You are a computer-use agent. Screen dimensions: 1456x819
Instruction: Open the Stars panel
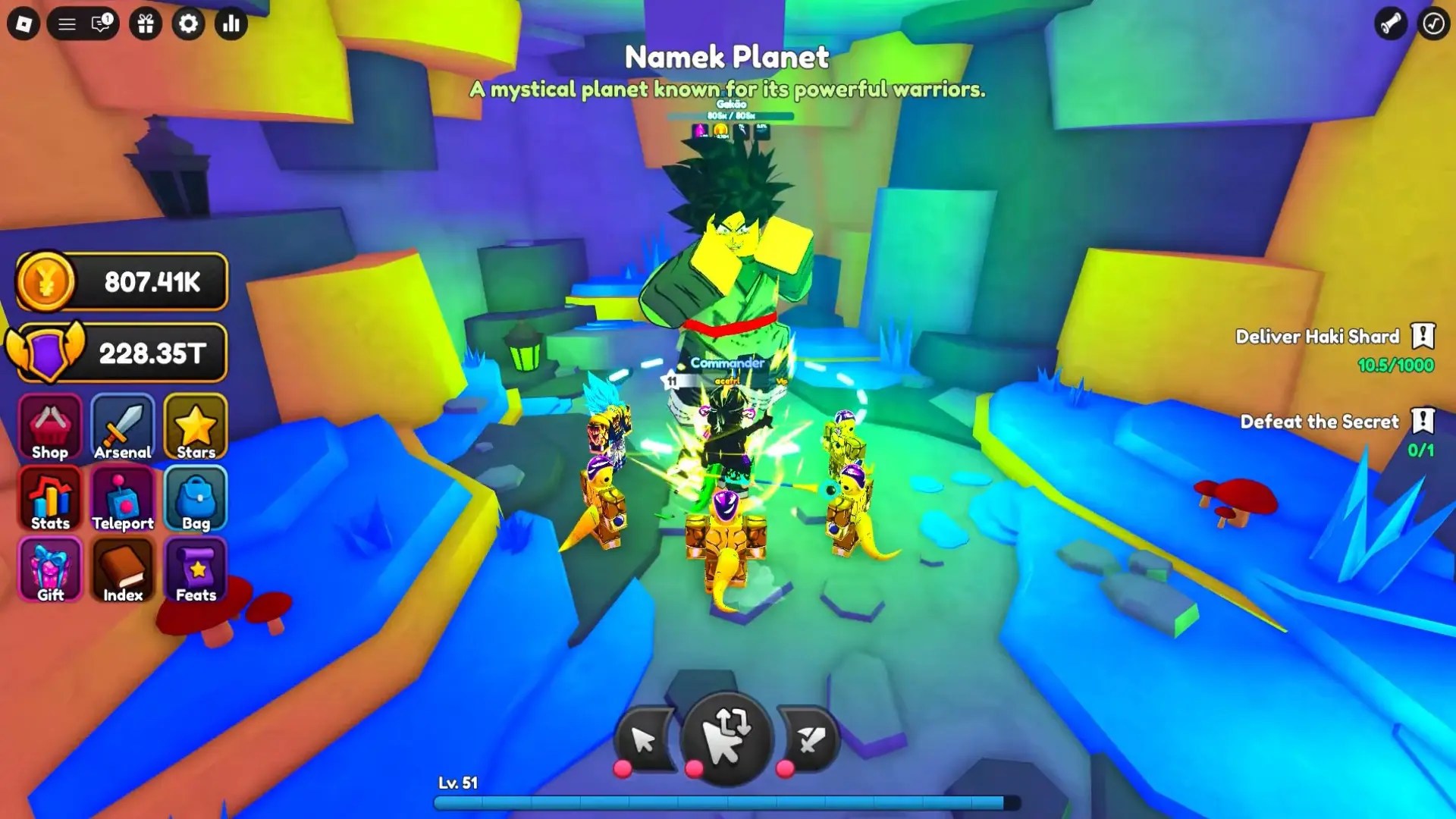click(x=195, y=428)
